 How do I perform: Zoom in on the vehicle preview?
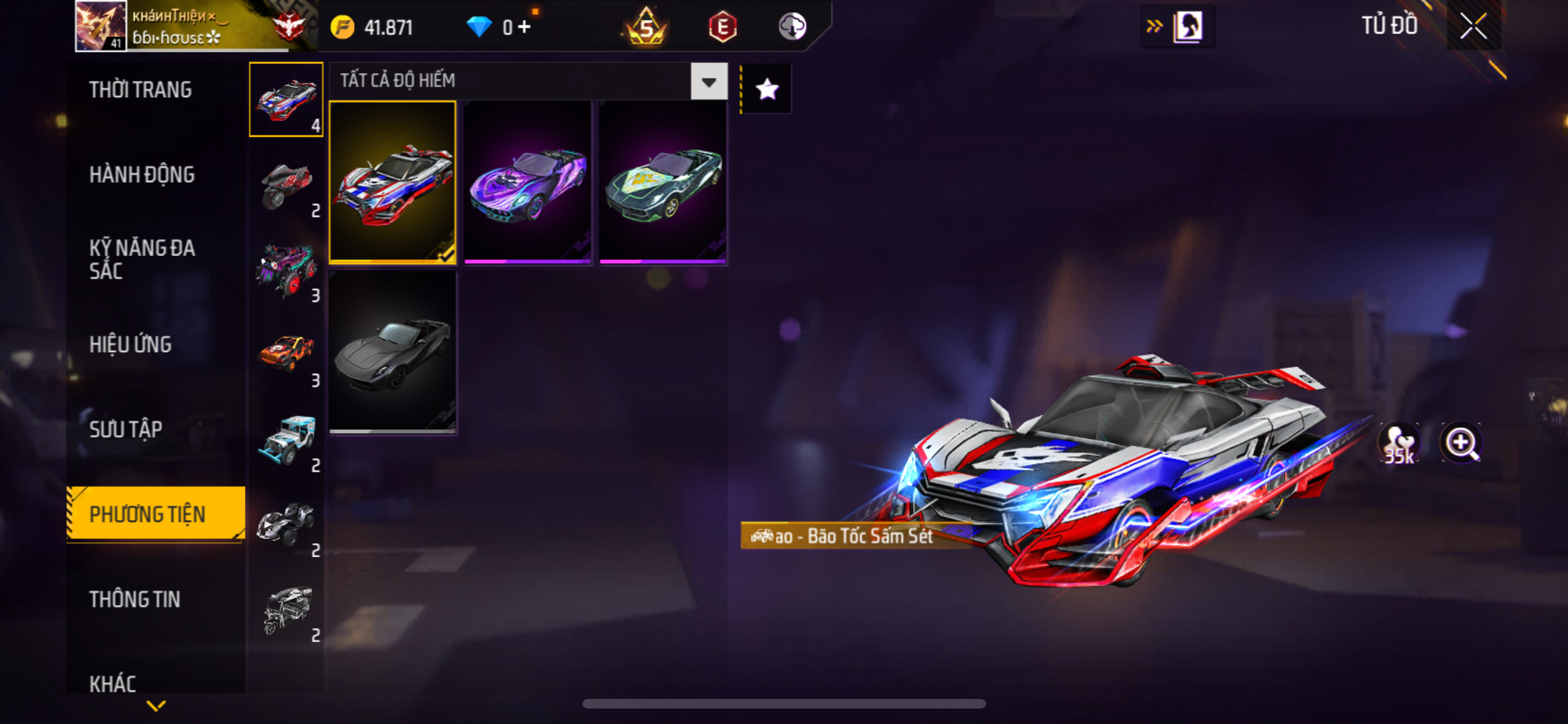click(1461, 443)
